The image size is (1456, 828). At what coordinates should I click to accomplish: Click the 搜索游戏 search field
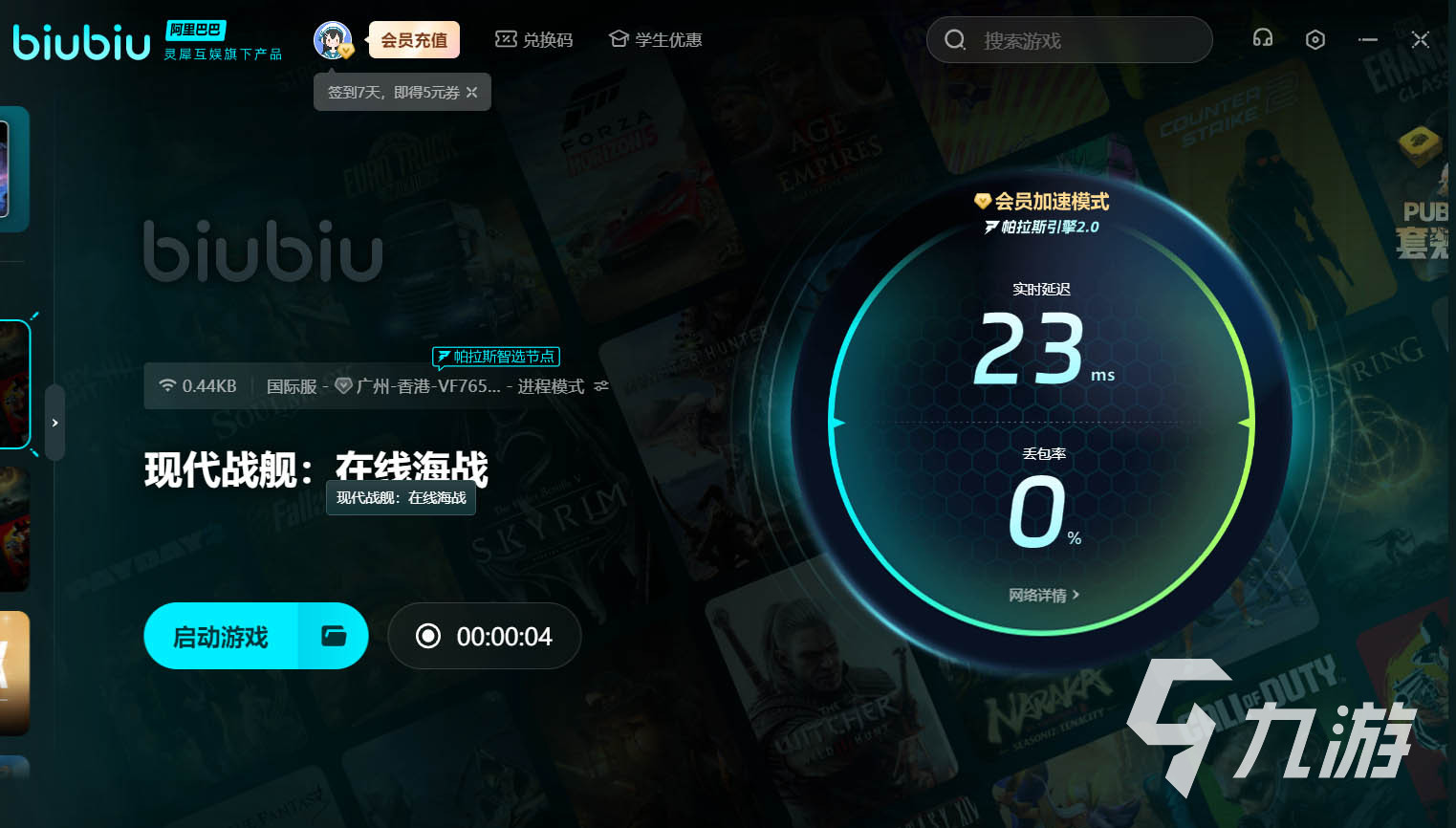1068,40
